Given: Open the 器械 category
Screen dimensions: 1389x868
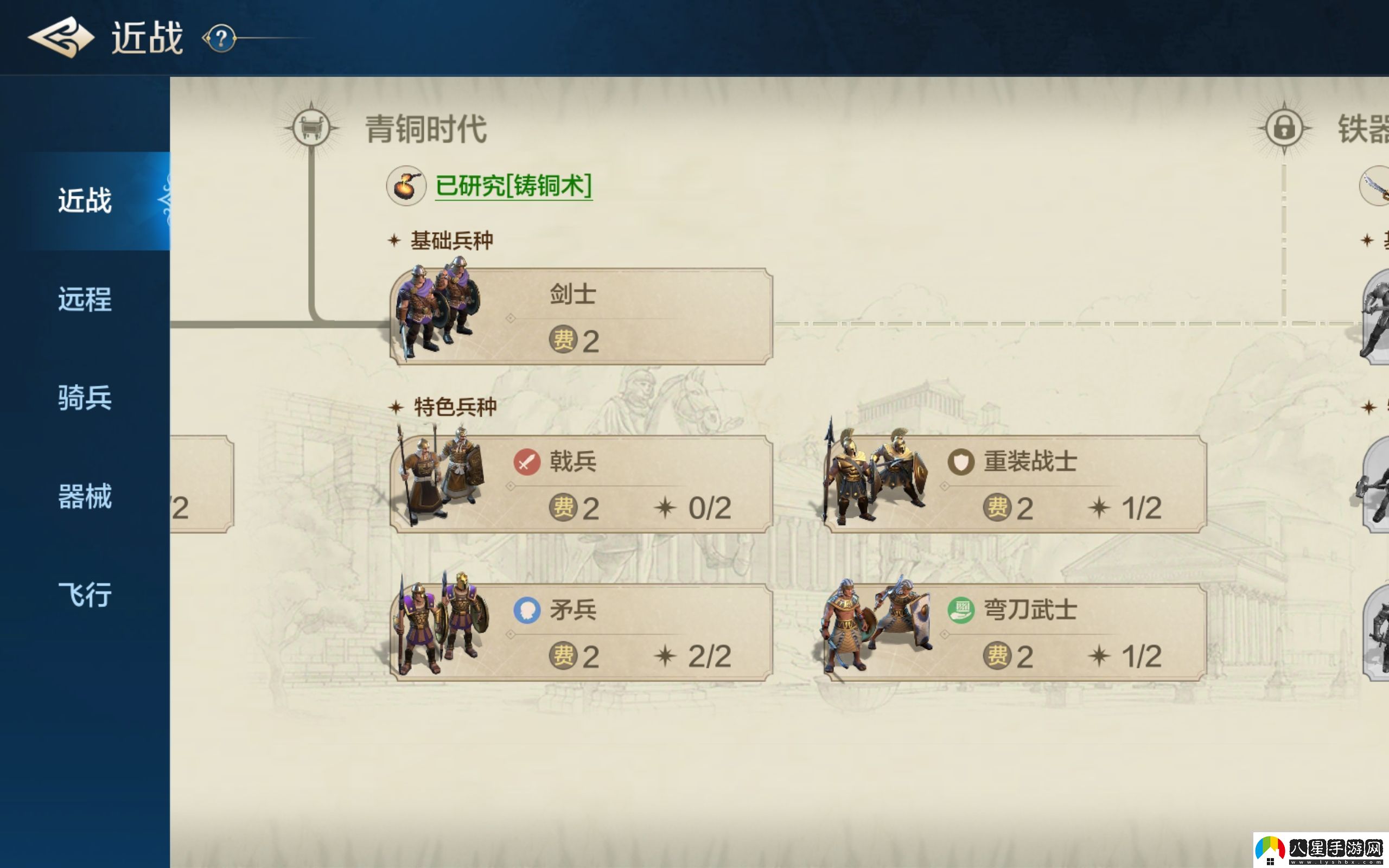Looking at the screenshot, I should point(85,497).
